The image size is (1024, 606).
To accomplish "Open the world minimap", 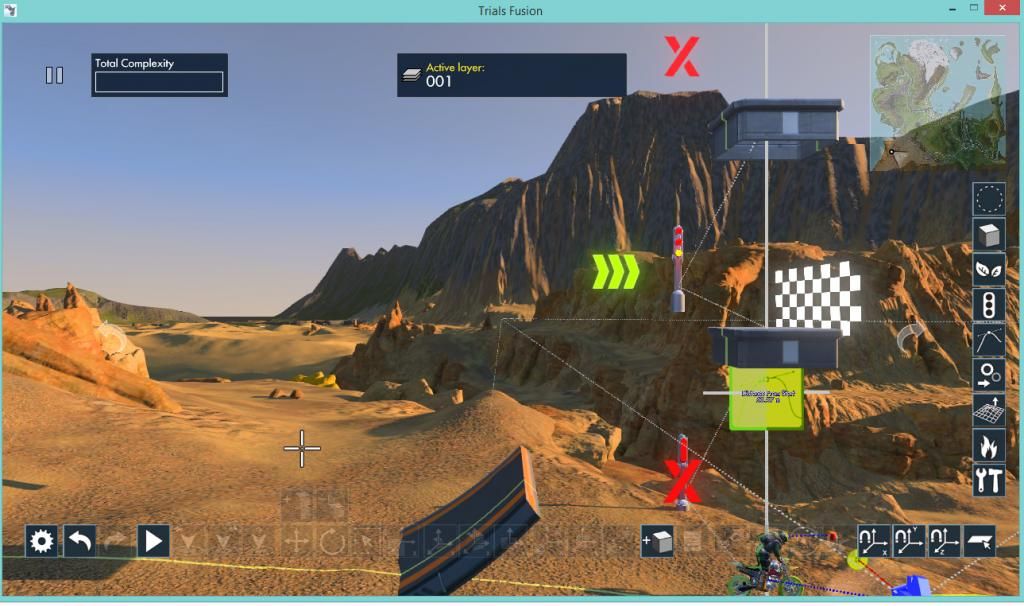I will click(x=937, y=104).
